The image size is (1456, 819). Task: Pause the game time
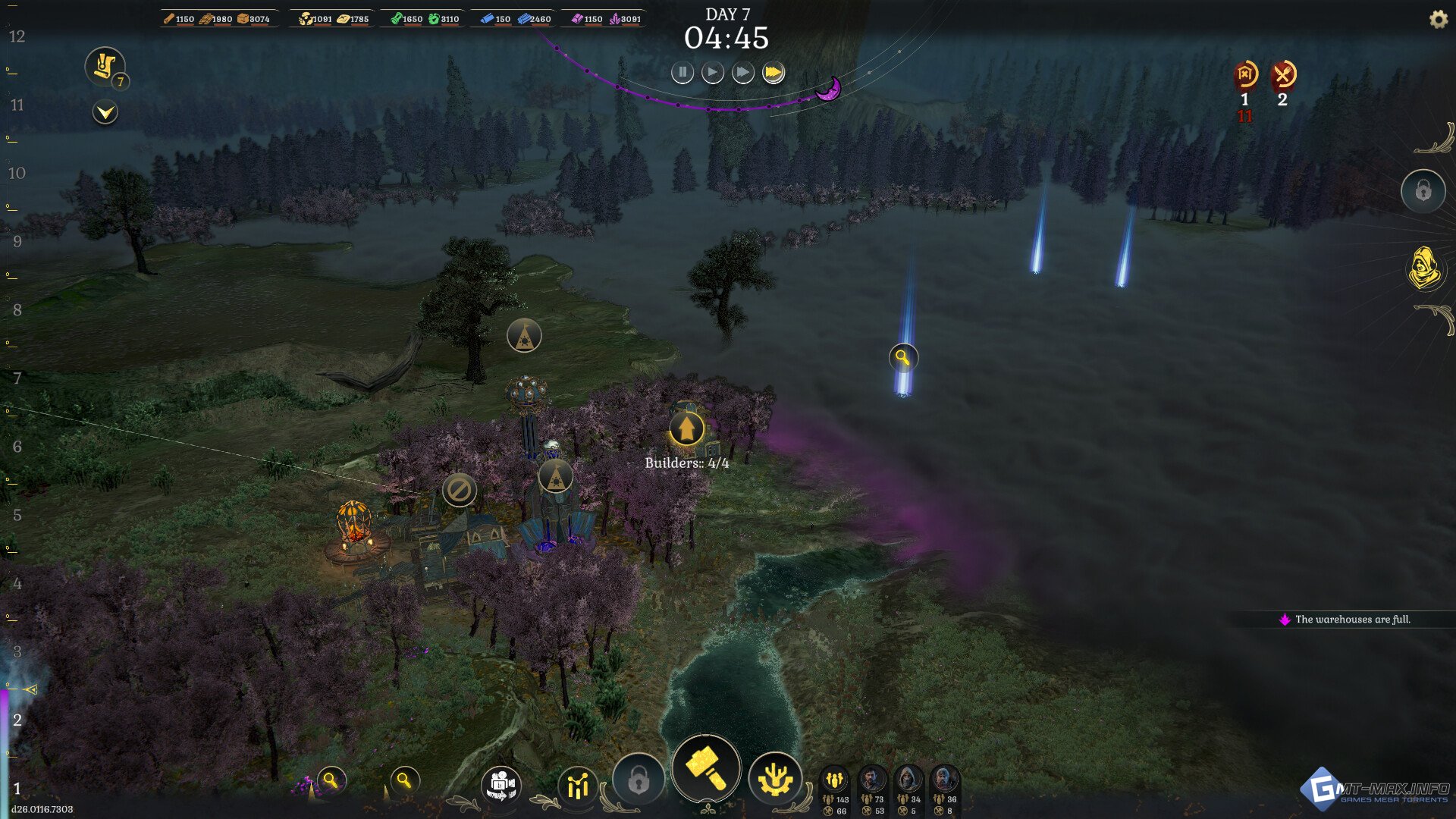[x=682, y=73]
